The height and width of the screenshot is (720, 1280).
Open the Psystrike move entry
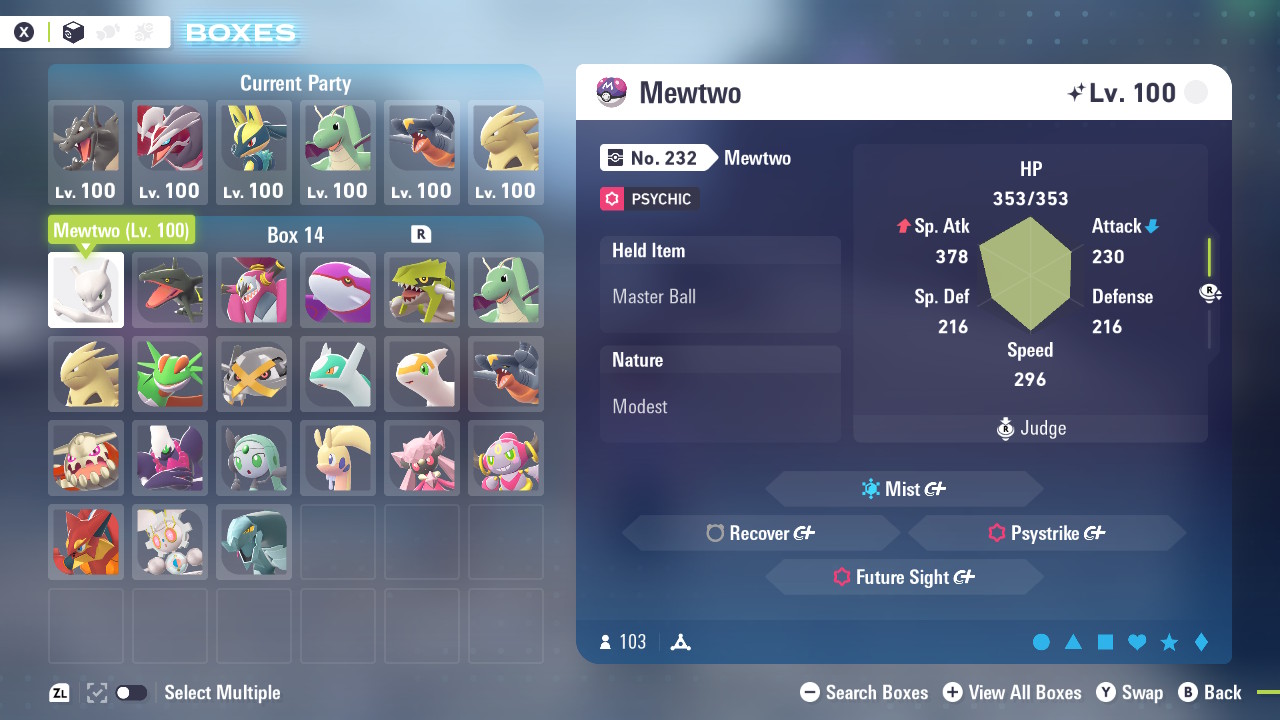(1048, 533)
